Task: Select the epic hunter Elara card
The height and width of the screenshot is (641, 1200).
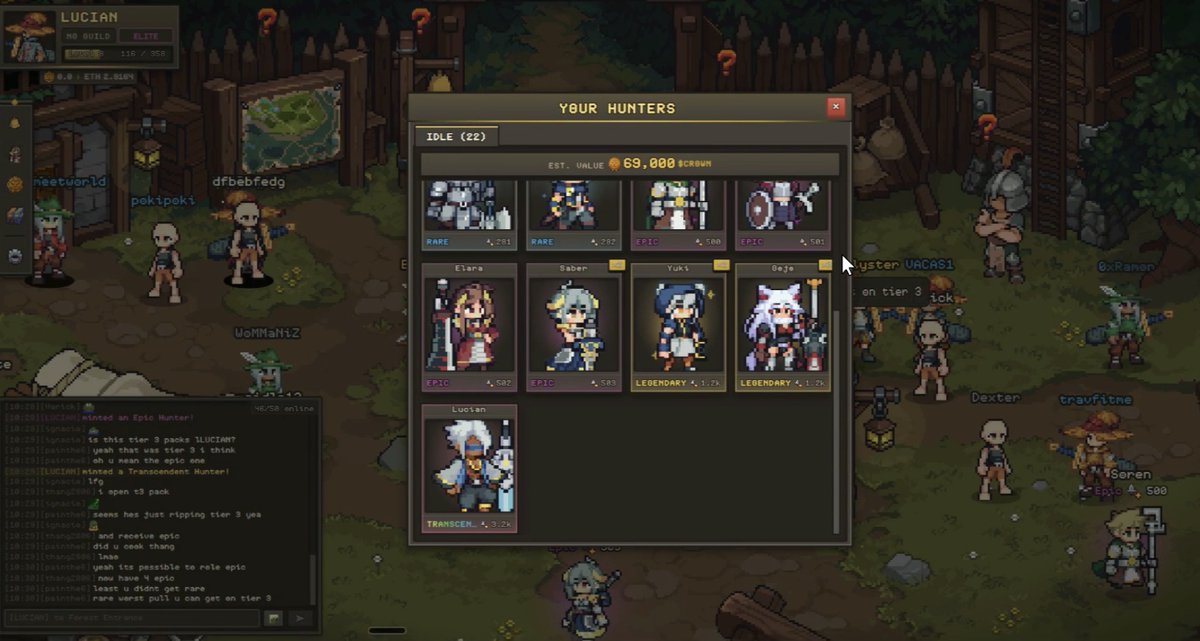Action: 469,327
